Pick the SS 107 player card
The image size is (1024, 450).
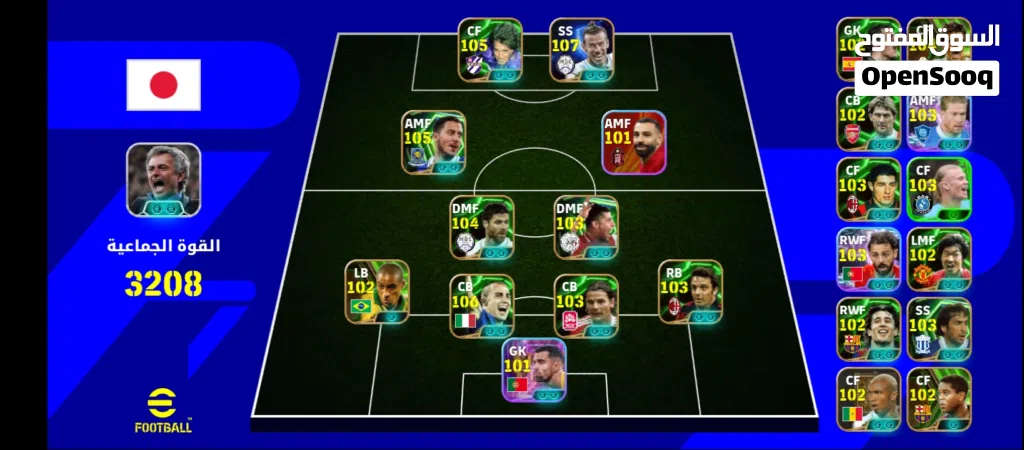pyautogui.click(x=582, y=50)
